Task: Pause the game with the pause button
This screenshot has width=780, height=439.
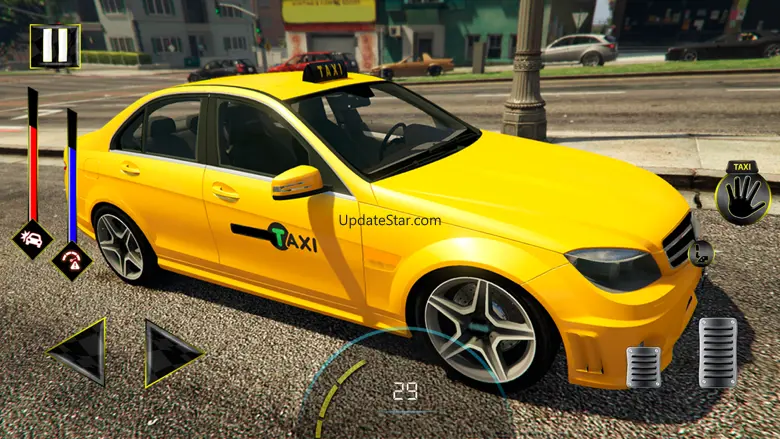Action: [x=54, y=46]
